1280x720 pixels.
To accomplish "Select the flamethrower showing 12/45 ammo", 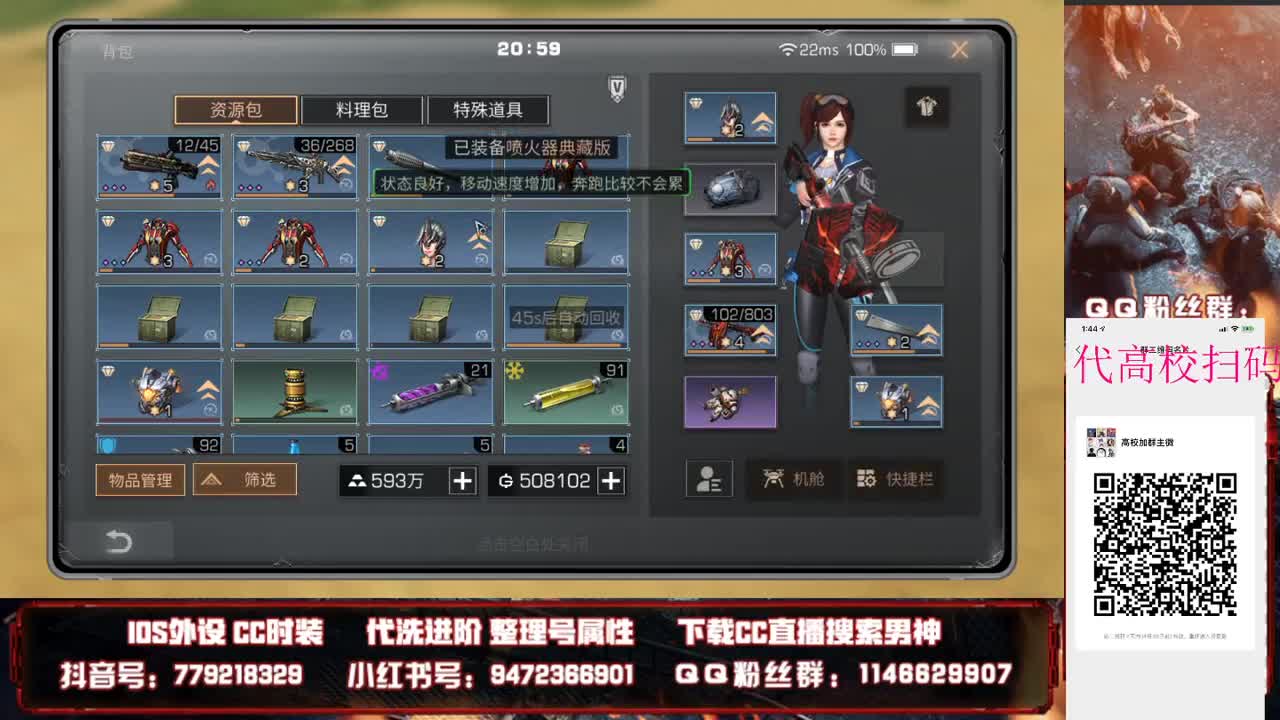I will (158, 166).
